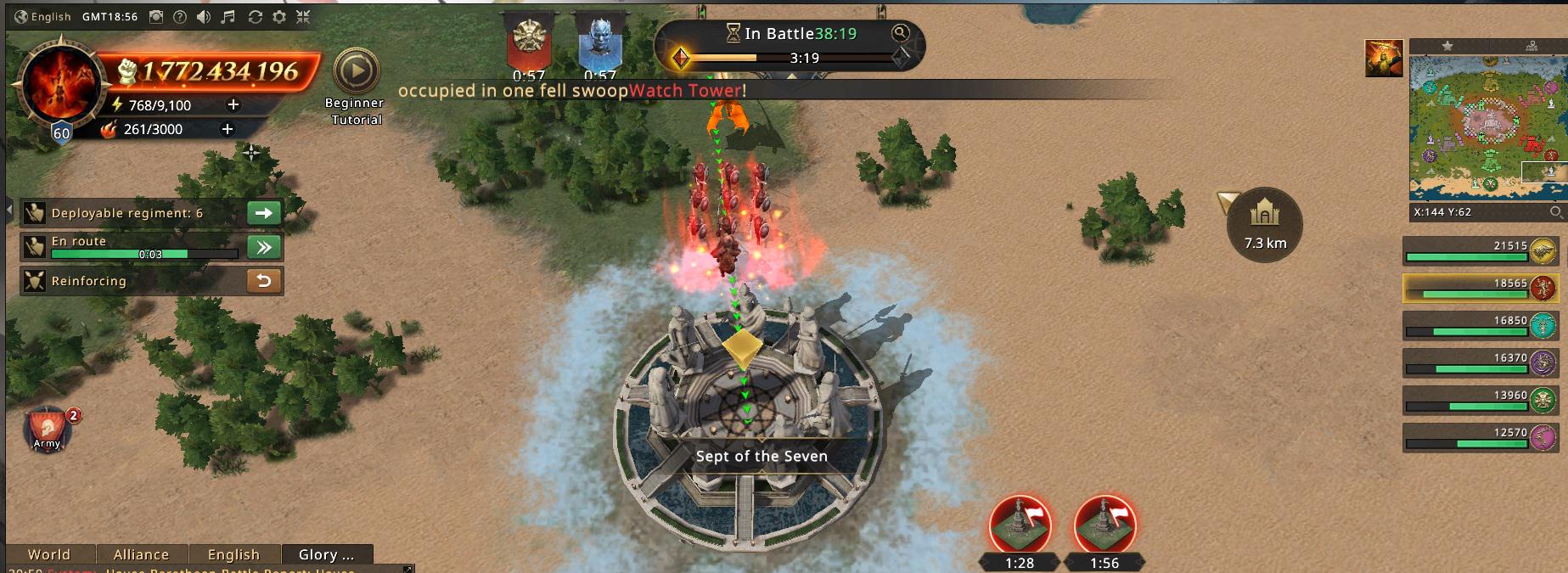1568x573 pixels.
Task: Add energy with the lightning plus button
Action: point(233,104)
